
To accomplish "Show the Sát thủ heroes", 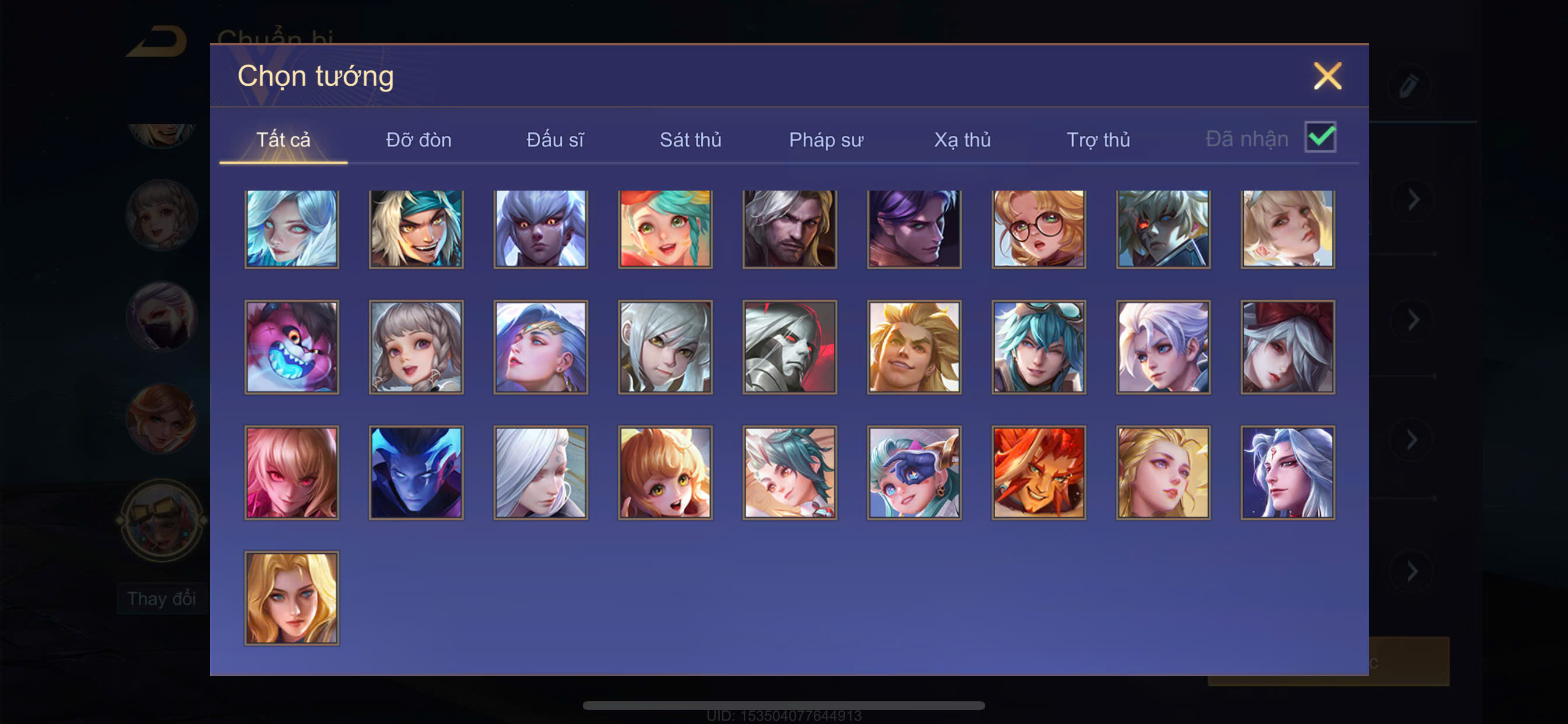I will [x=690, y=140].
